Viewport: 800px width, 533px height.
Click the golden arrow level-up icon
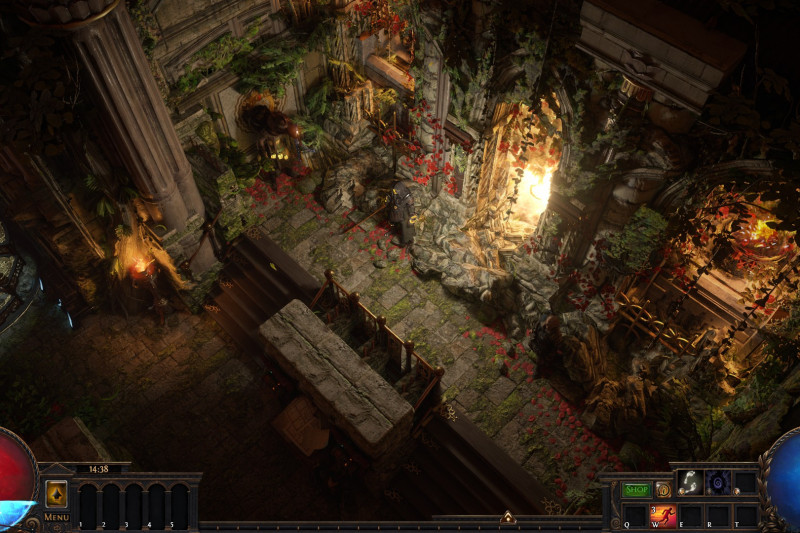(56, 493)
